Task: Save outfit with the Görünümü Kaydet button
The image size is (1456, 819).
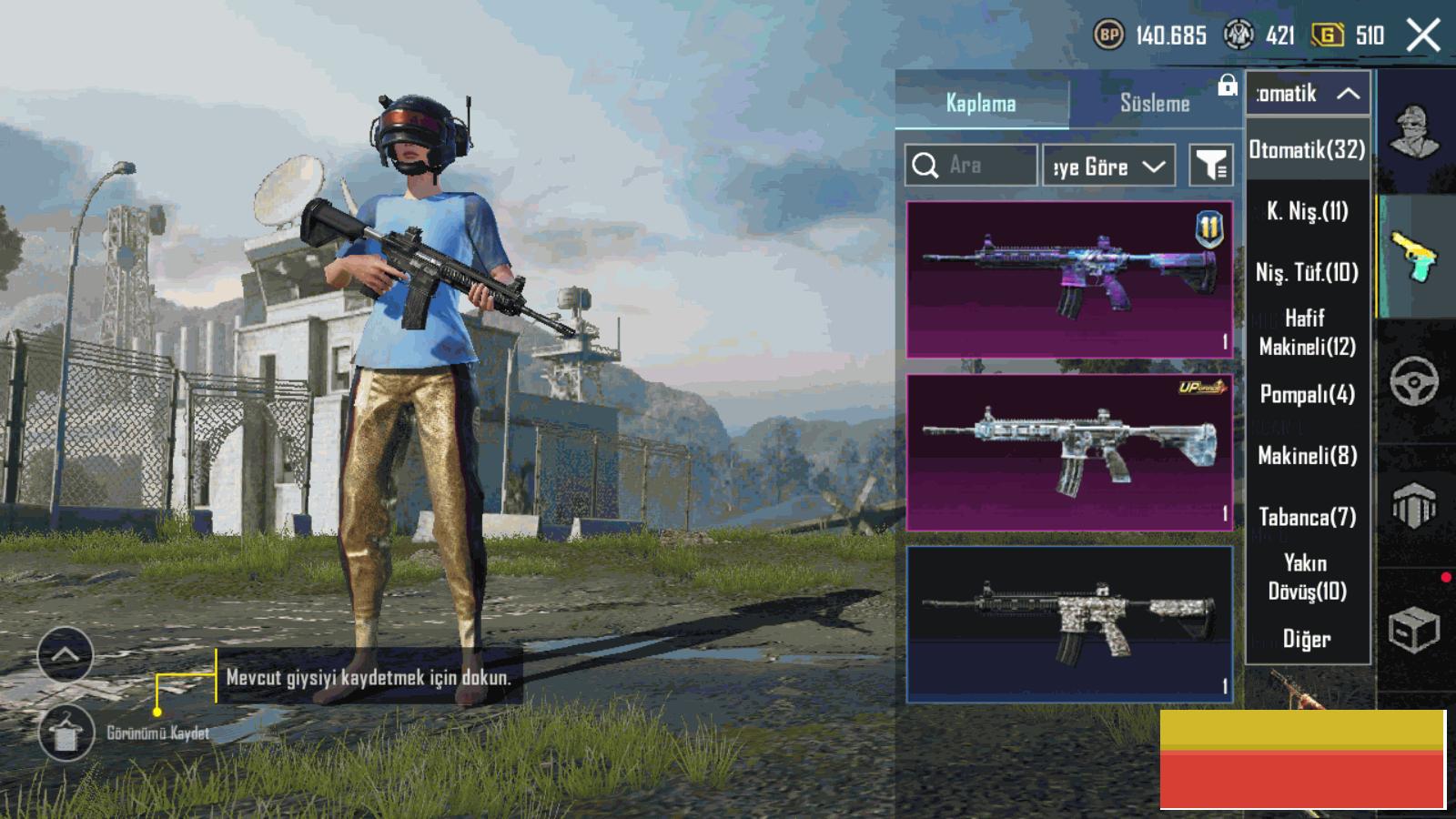Action: coord(66,733)
